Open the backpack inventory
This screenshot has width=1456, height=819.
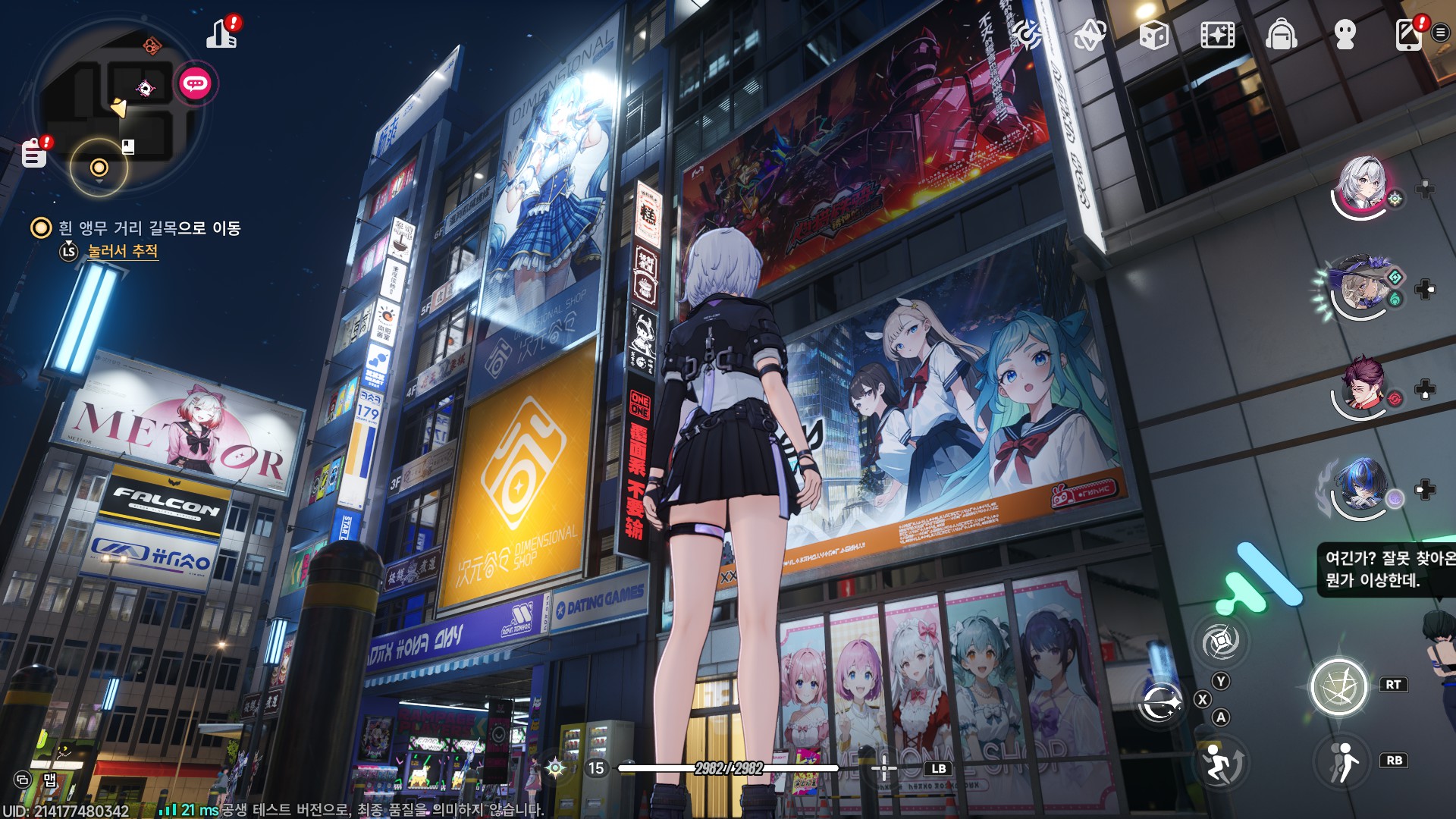tap(1282, 35)
